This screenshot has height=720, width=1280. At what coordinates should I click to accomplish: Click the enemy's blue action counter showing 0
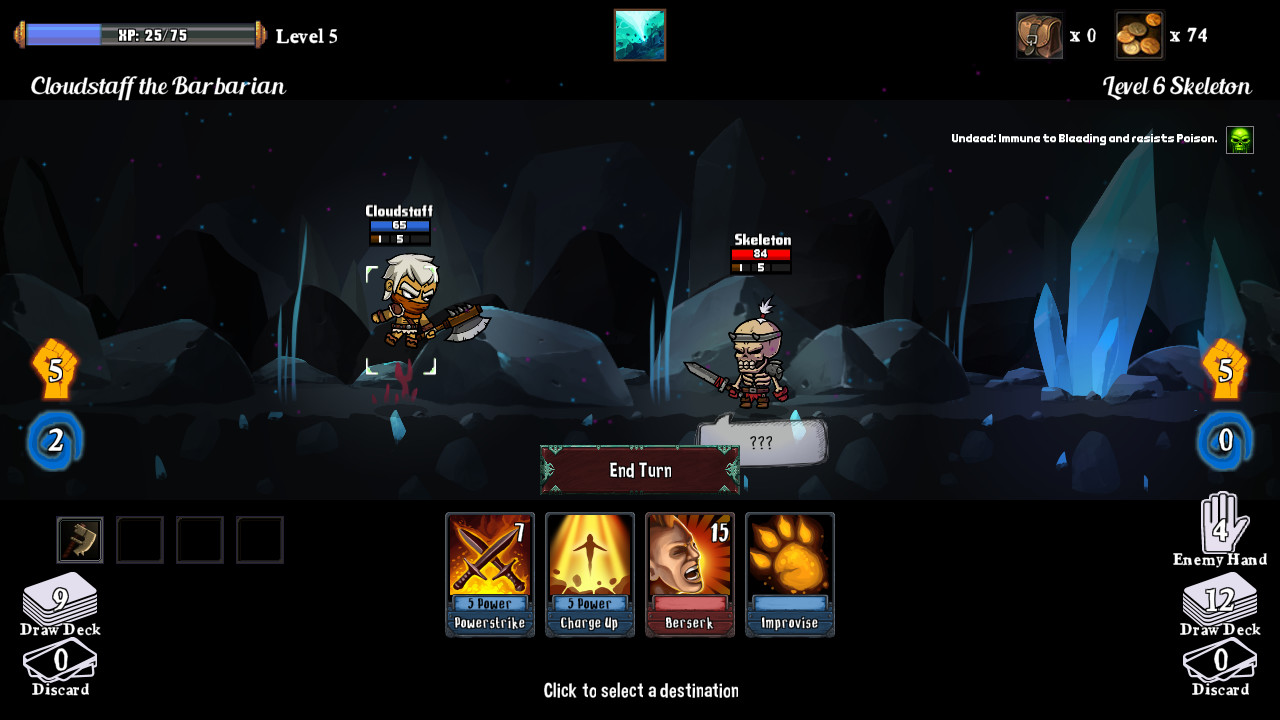tap(1224, 438)
